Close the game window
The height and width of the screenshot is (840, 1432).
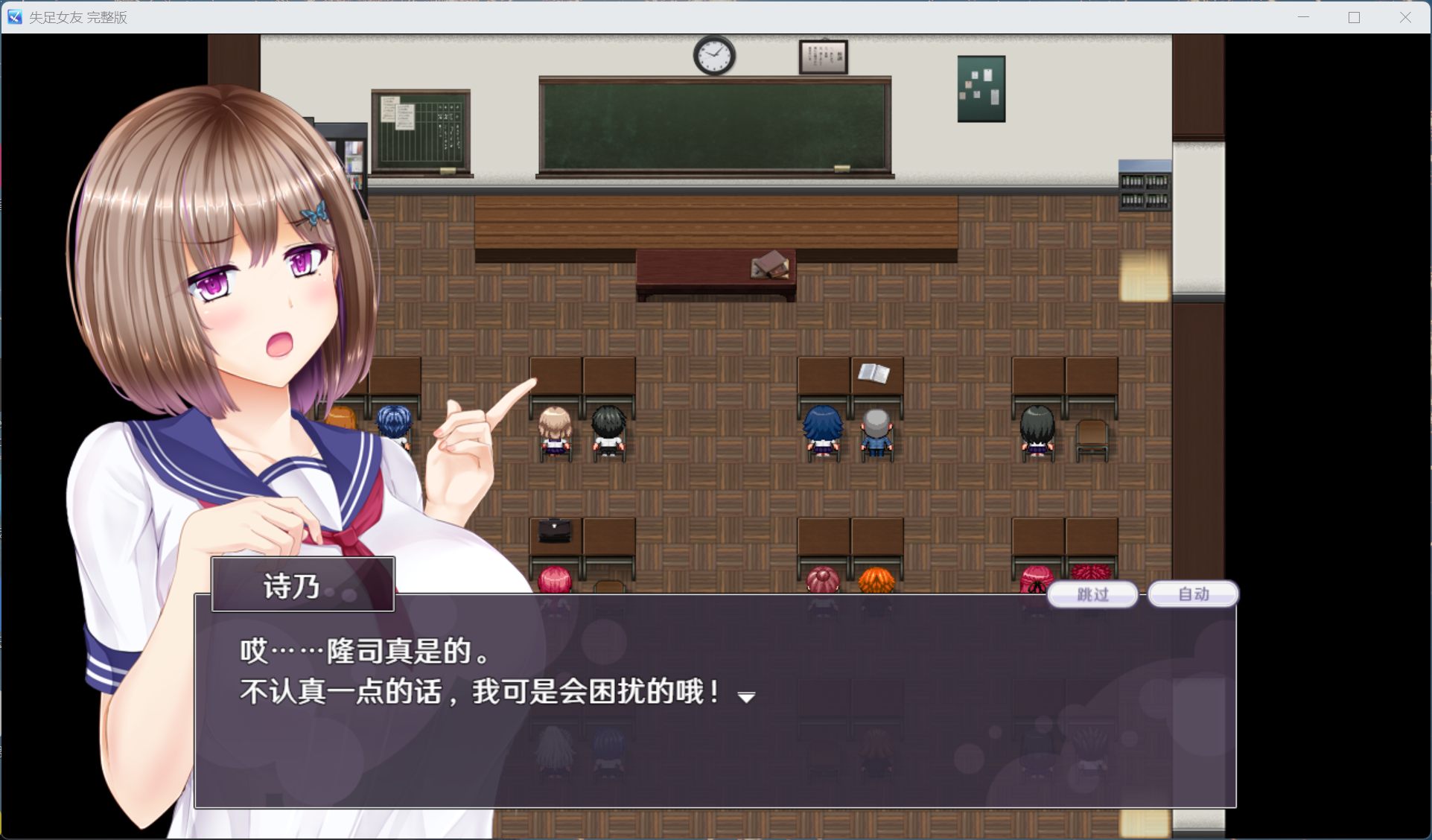[1405, 17]
